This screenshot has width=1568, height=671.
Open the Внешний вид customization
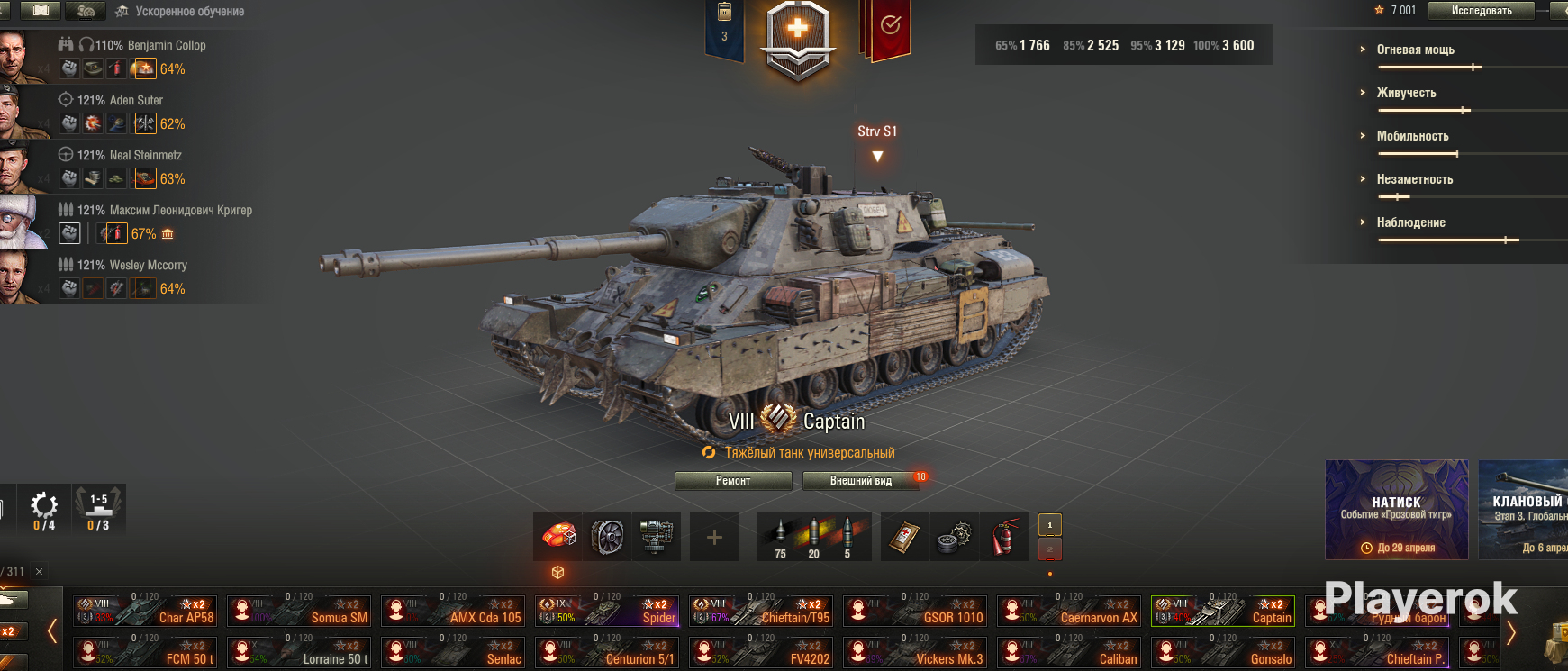pos(861,481)
